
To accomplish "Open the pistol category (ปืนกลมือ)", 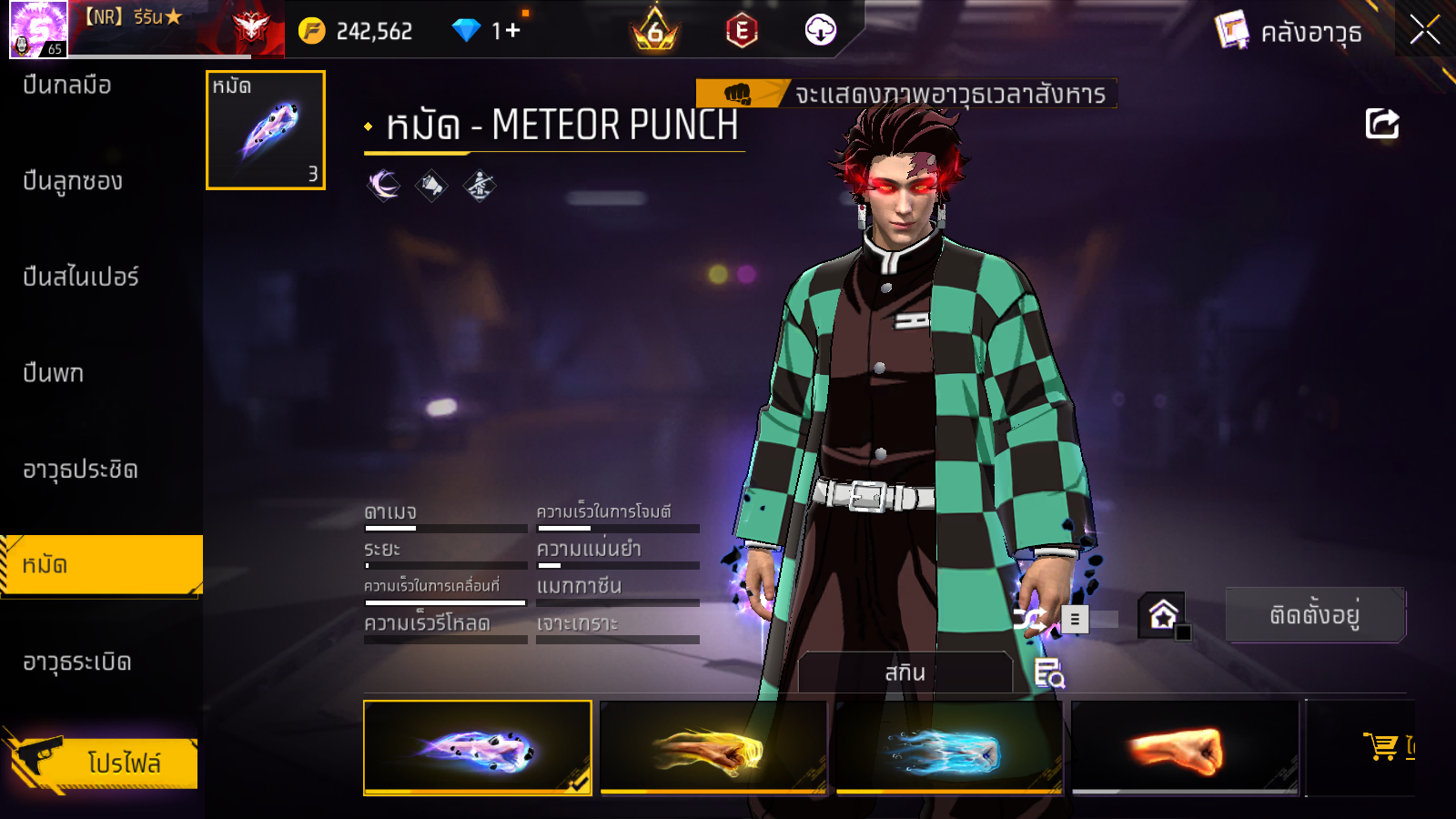I will [x=67, y=86].
